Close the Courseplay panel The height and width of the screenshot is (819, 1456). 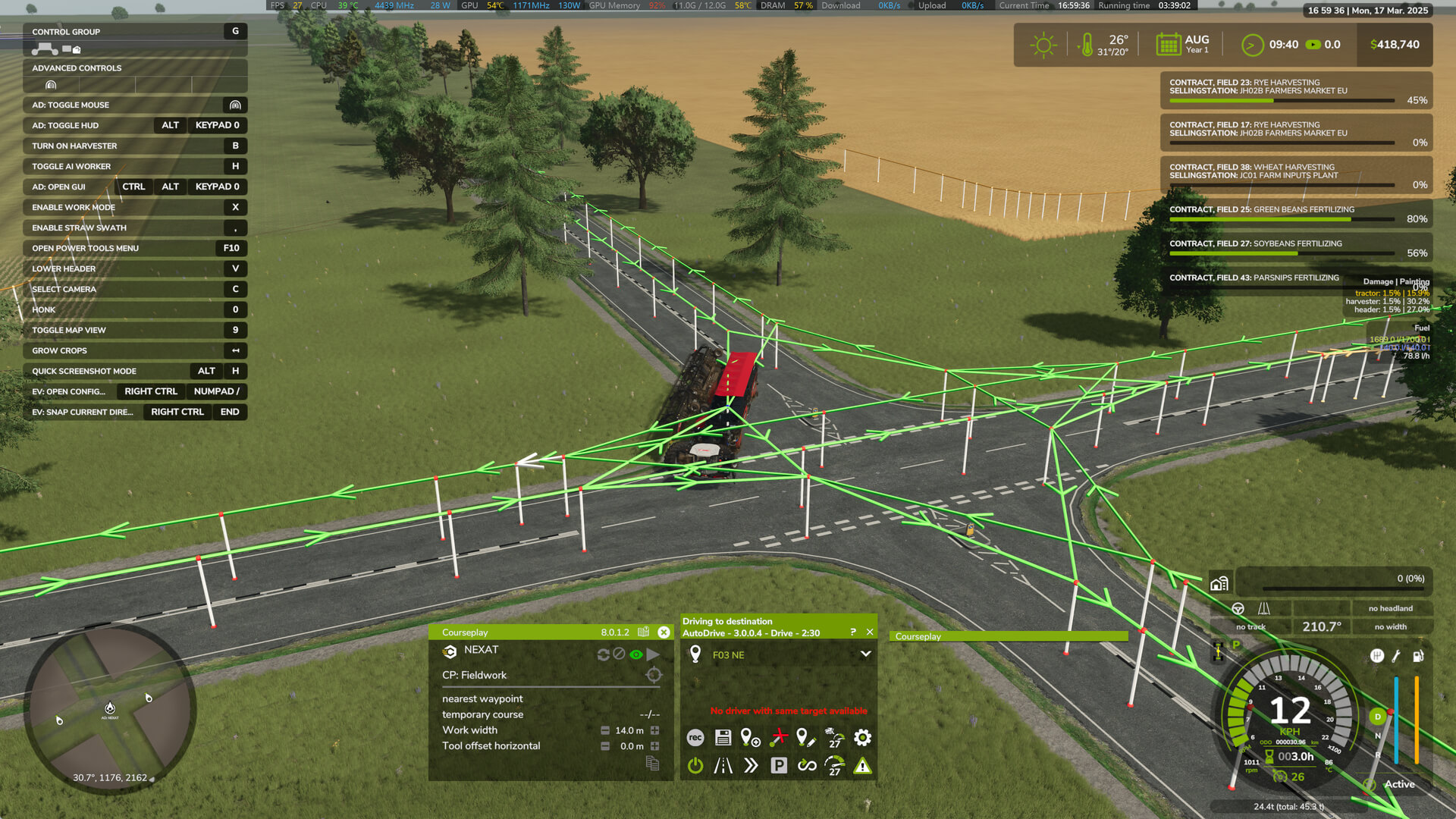(664, 632)
